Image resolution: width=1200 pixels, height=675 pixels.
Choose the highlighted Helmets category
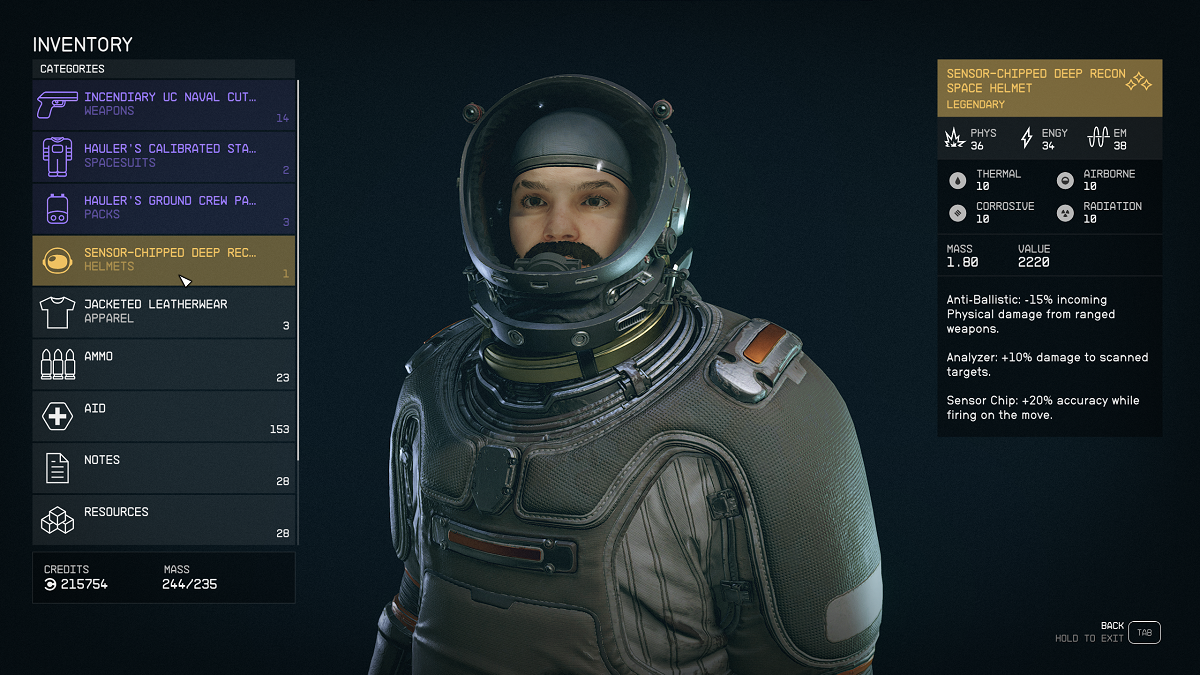[164, 260]
